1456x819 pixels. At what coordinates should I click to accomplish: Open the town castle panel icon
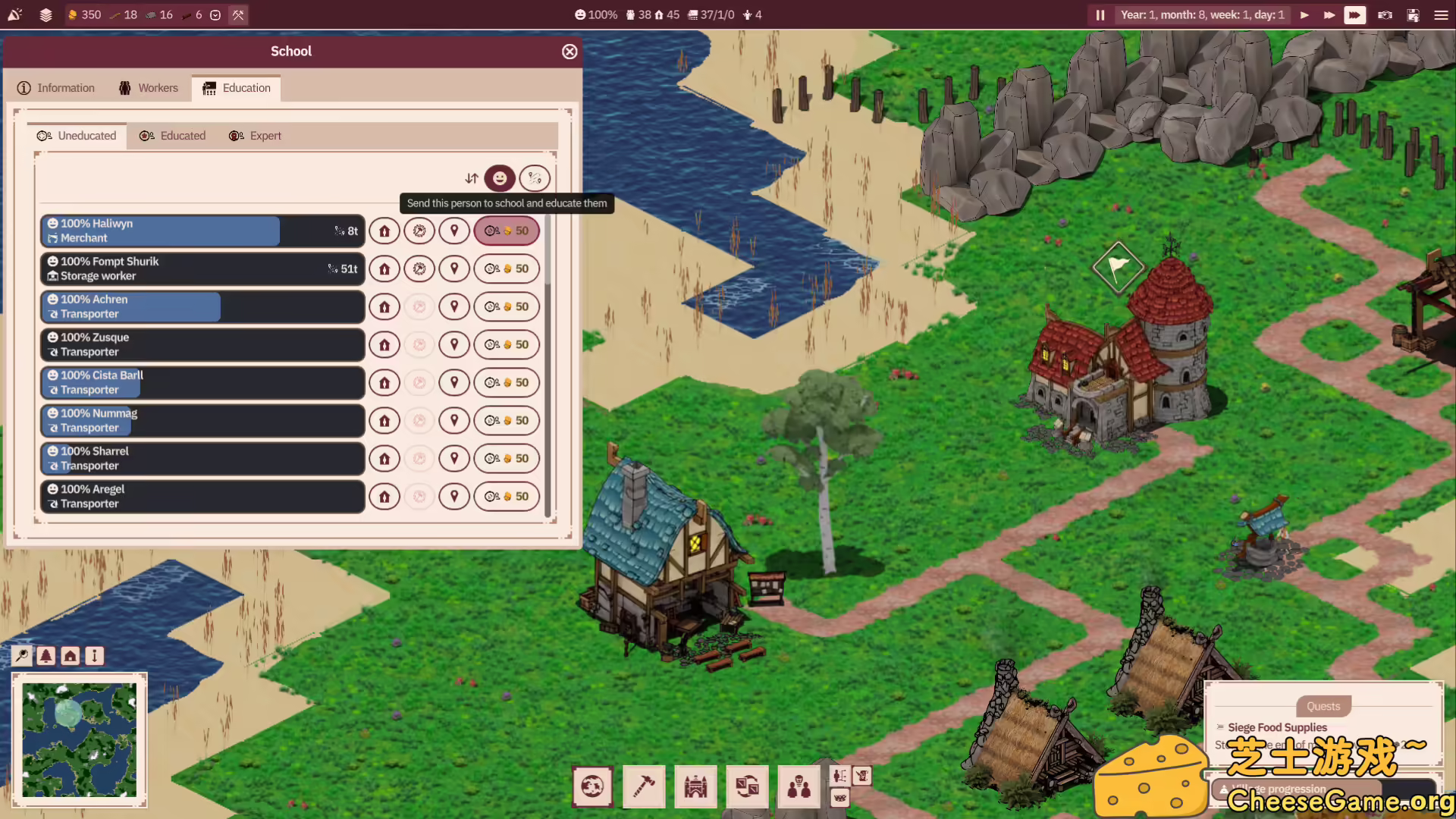click(x=695, y=786)
